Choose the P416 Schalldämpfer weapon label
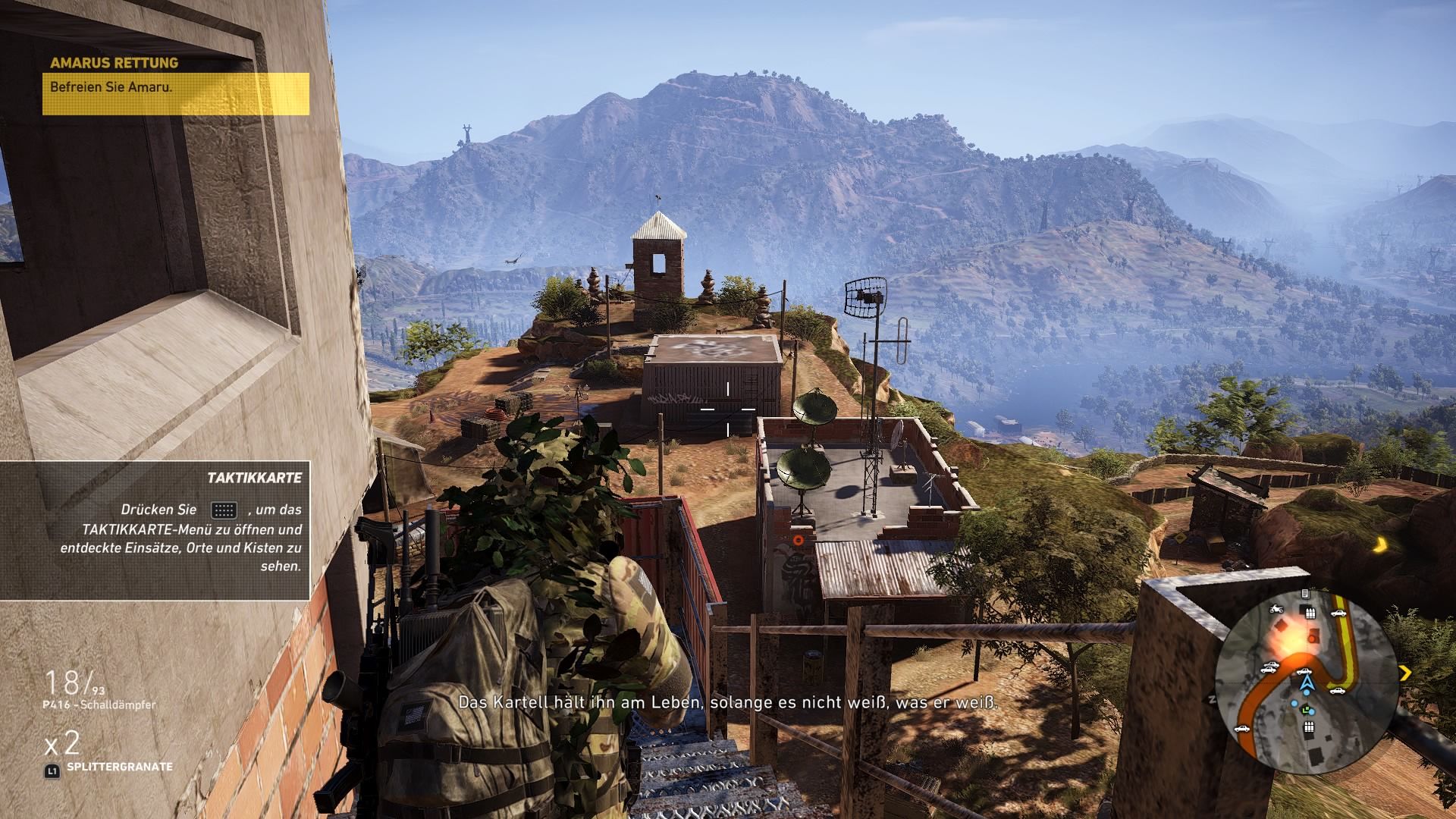1456x819 pixels. [x=99, y=704]
